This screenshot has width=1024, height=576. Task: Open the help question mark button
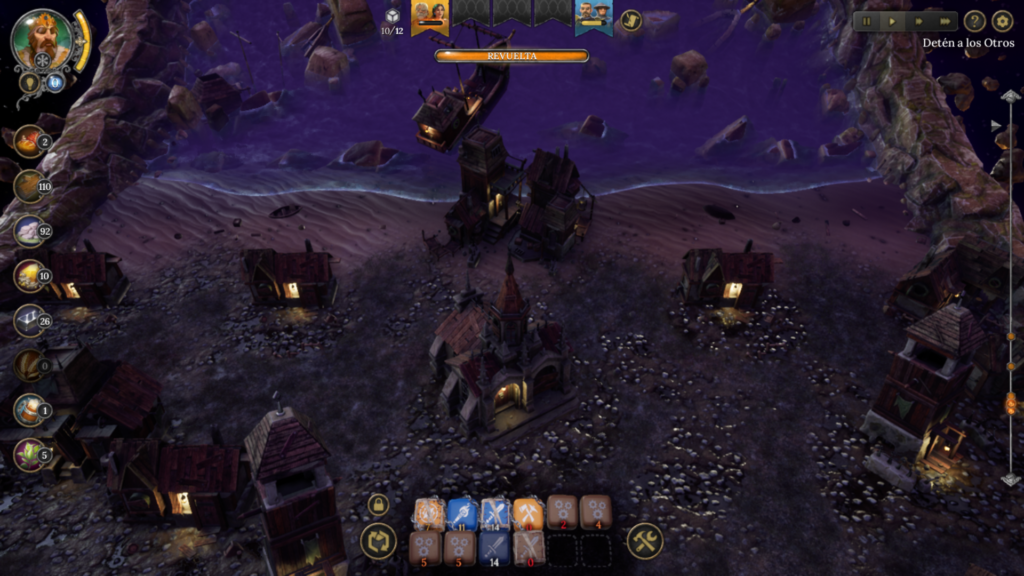[x=974, y=21]
